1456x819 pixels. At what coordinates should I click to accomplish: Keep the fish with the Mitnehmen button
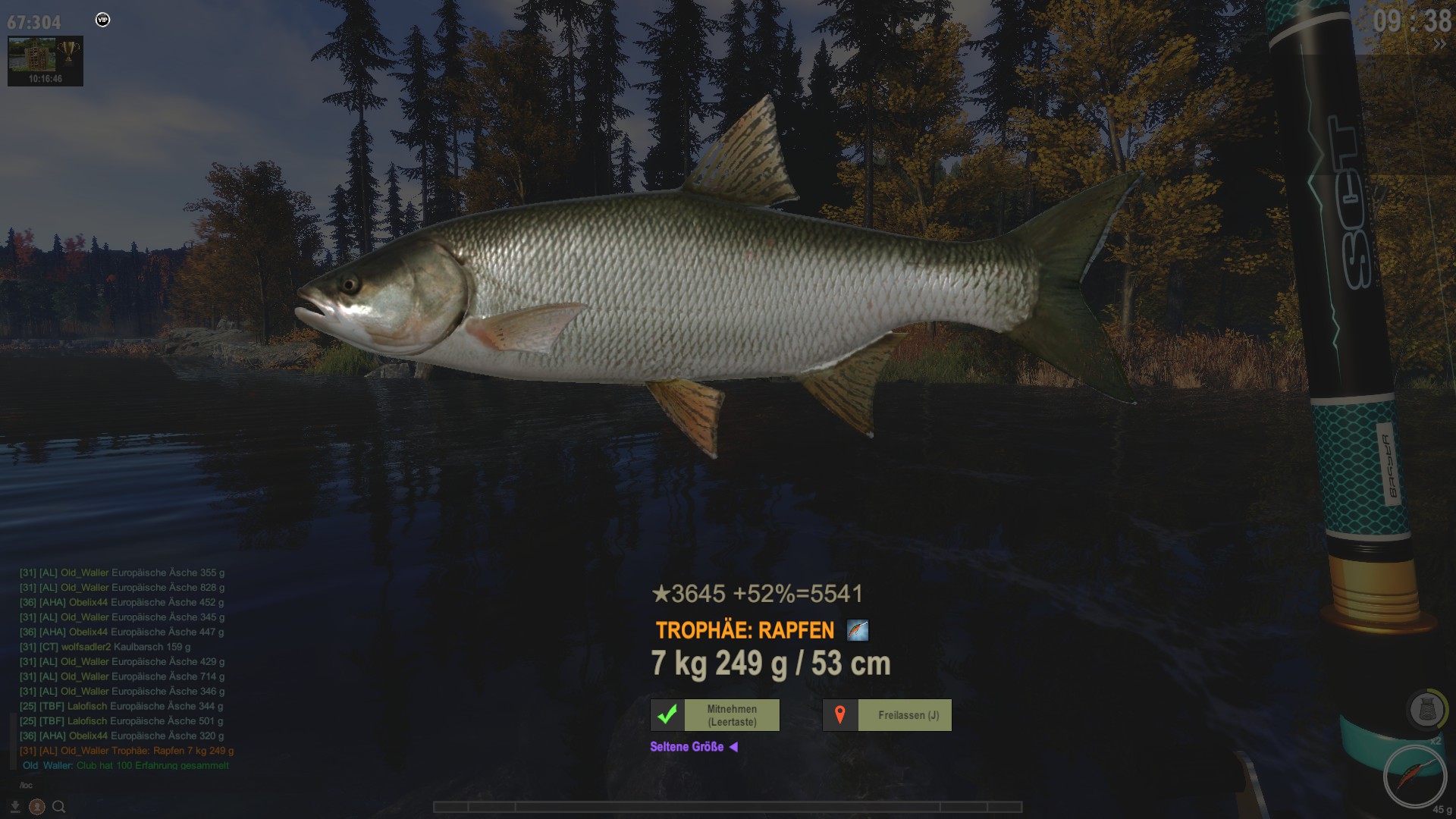[x=715, y=715]
